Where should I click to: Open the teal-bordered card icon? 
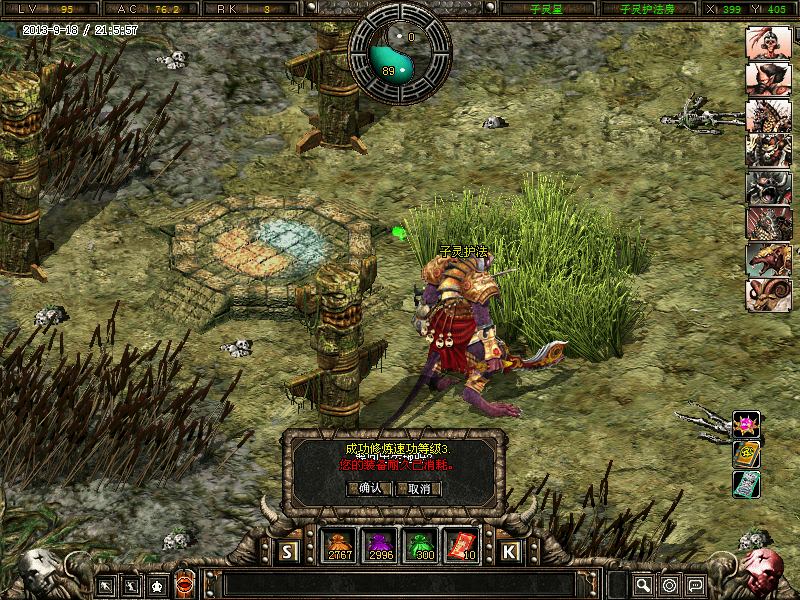point(746,484)
